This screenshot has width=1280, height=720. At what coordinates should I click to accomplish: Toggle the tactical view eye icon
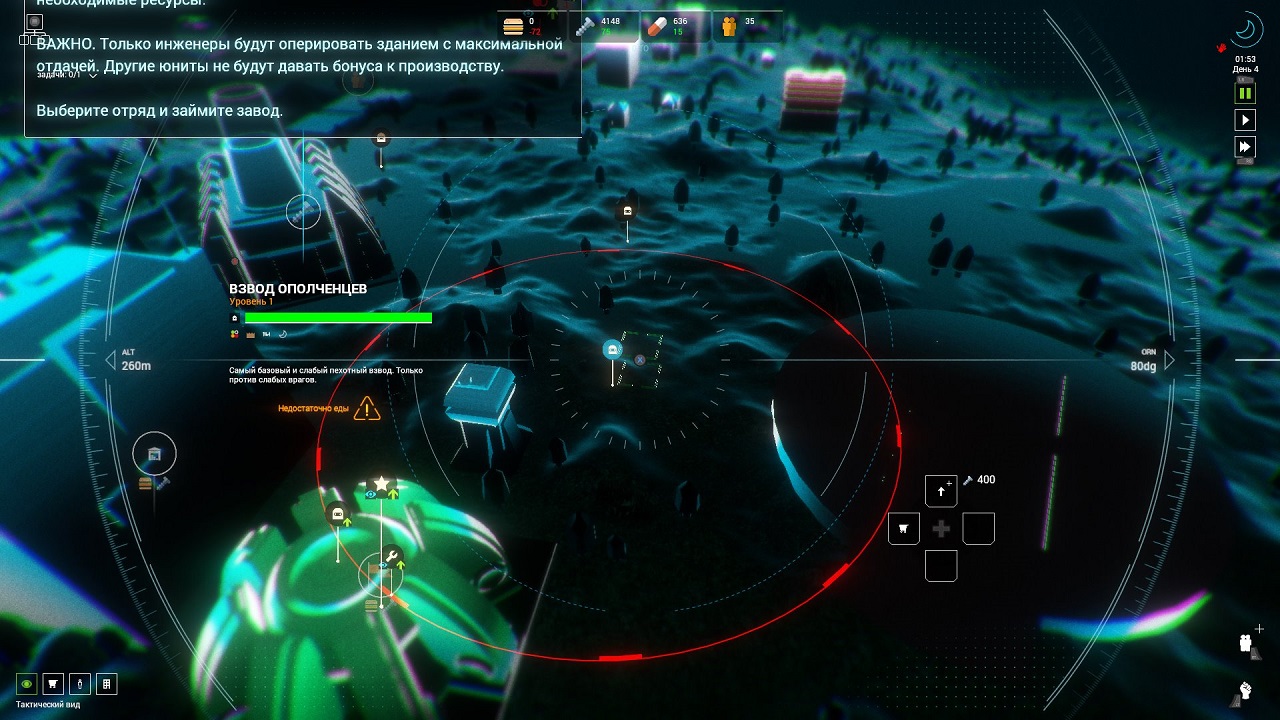pos(27,684)
